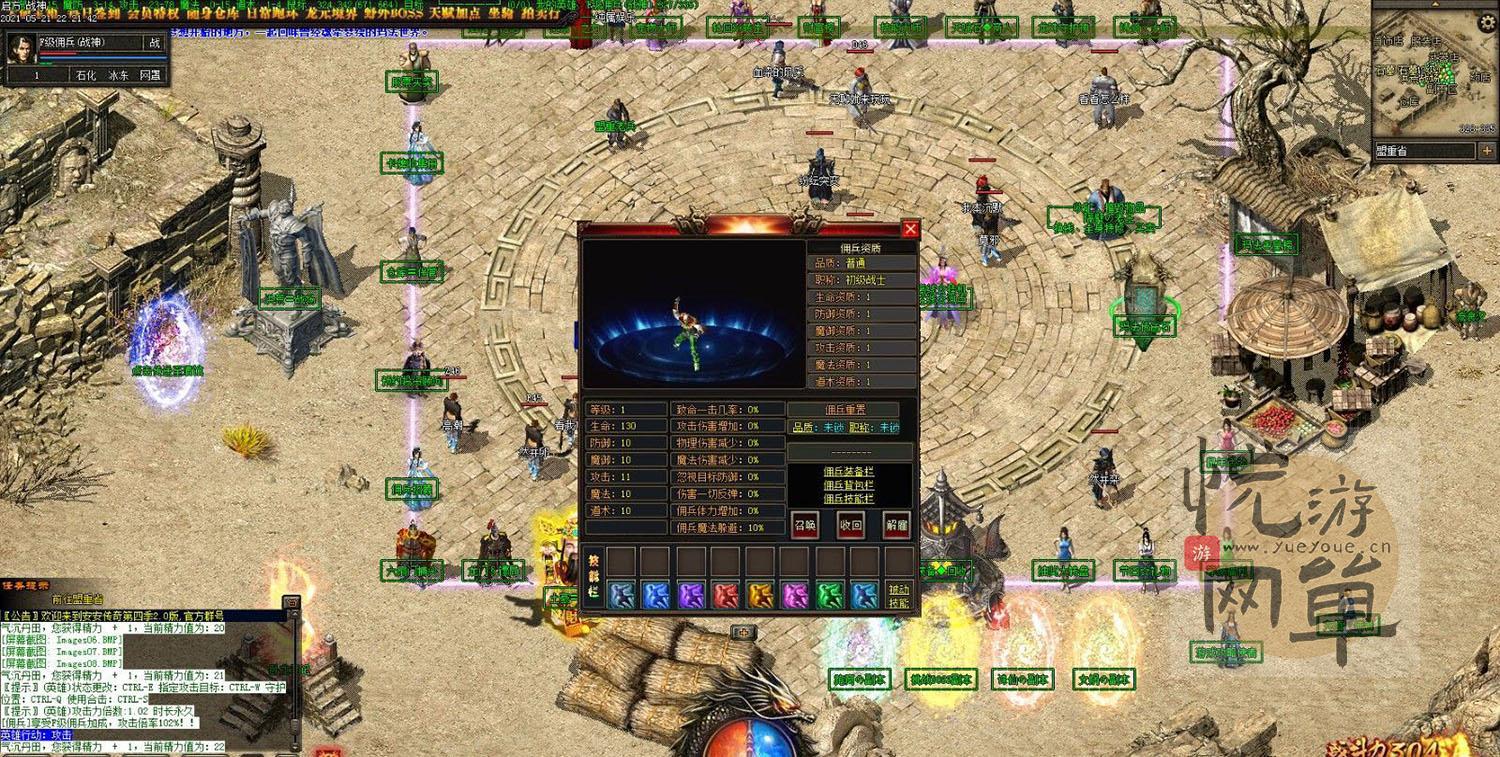Select the red skill icon
The height and width of the screenshot is (757, 1500).
(x=726, y=596)
